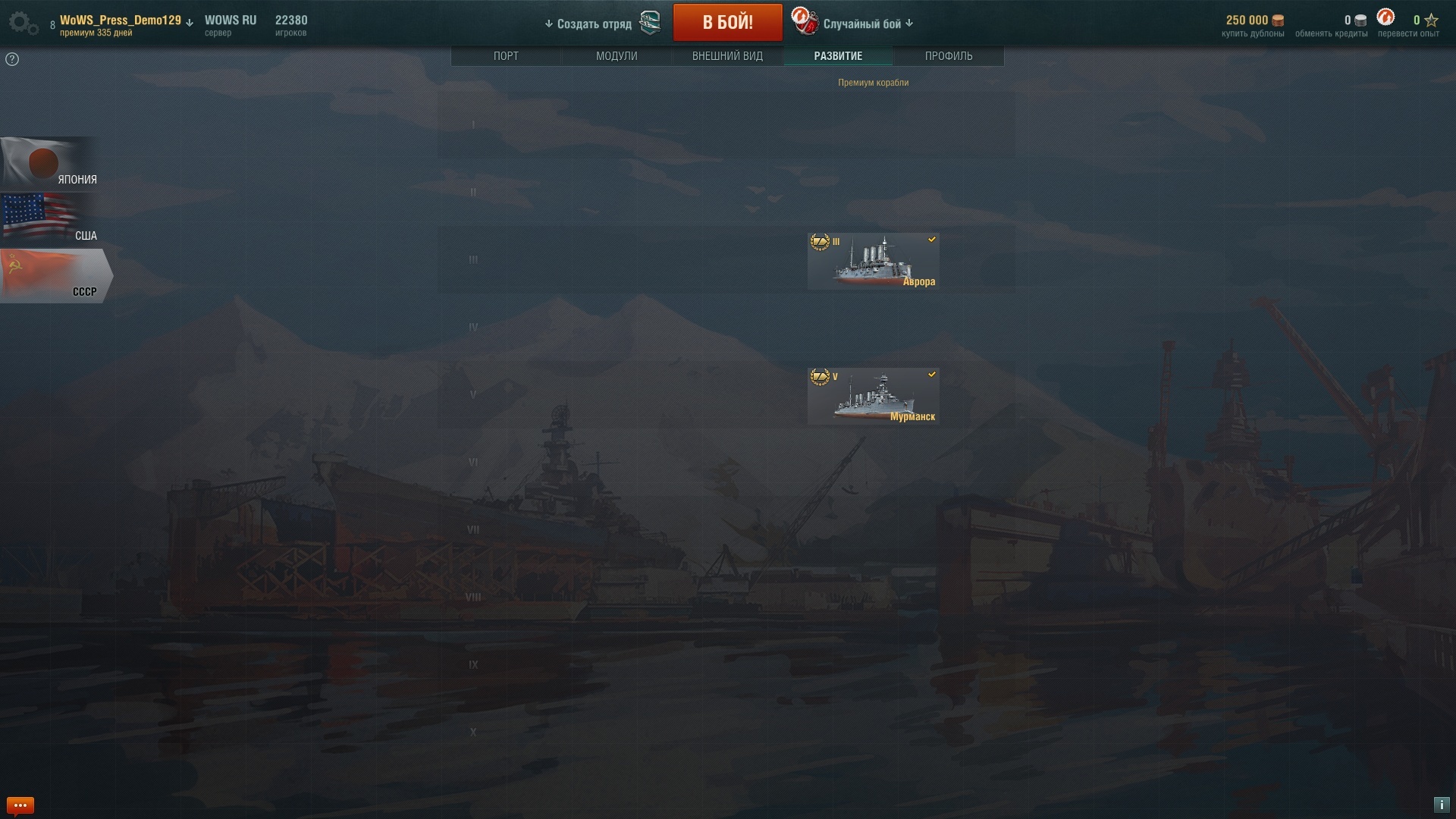The image size is (1456, 819).
Task: Open the settings gear menu
Action: [23, 23]
